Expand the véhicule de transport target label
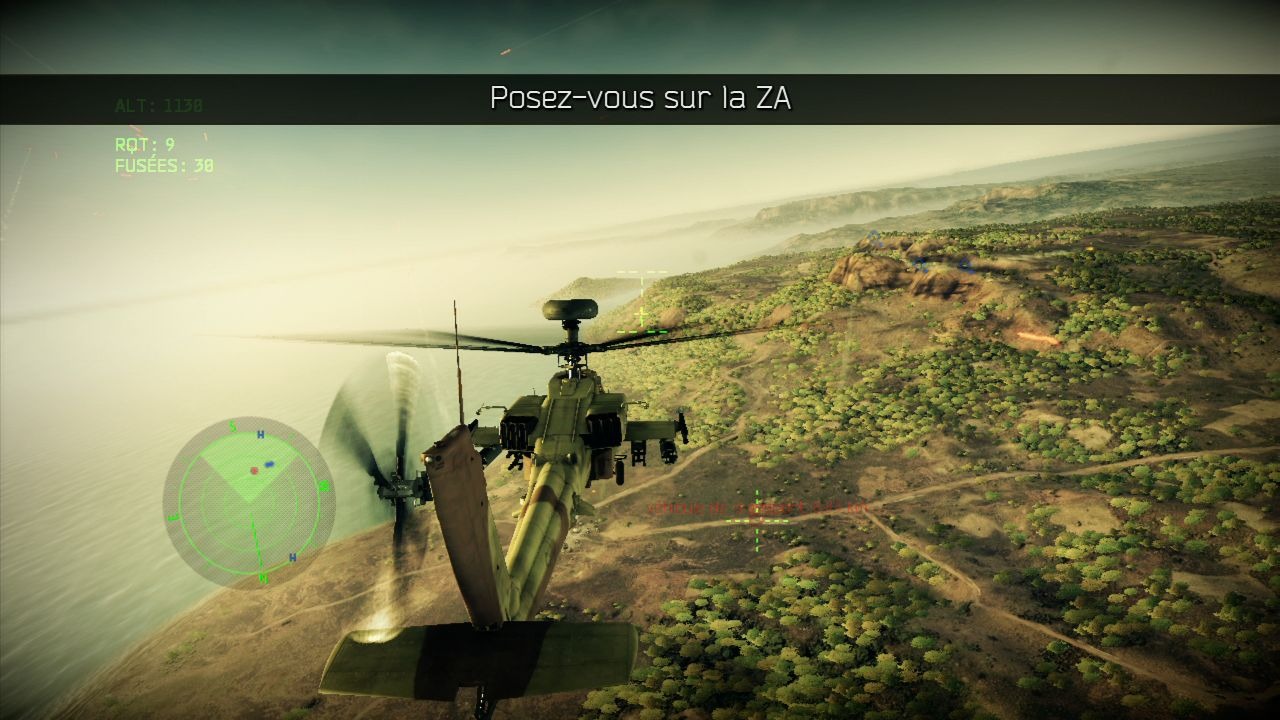The image size is (1280, 720). coord(700,507)
